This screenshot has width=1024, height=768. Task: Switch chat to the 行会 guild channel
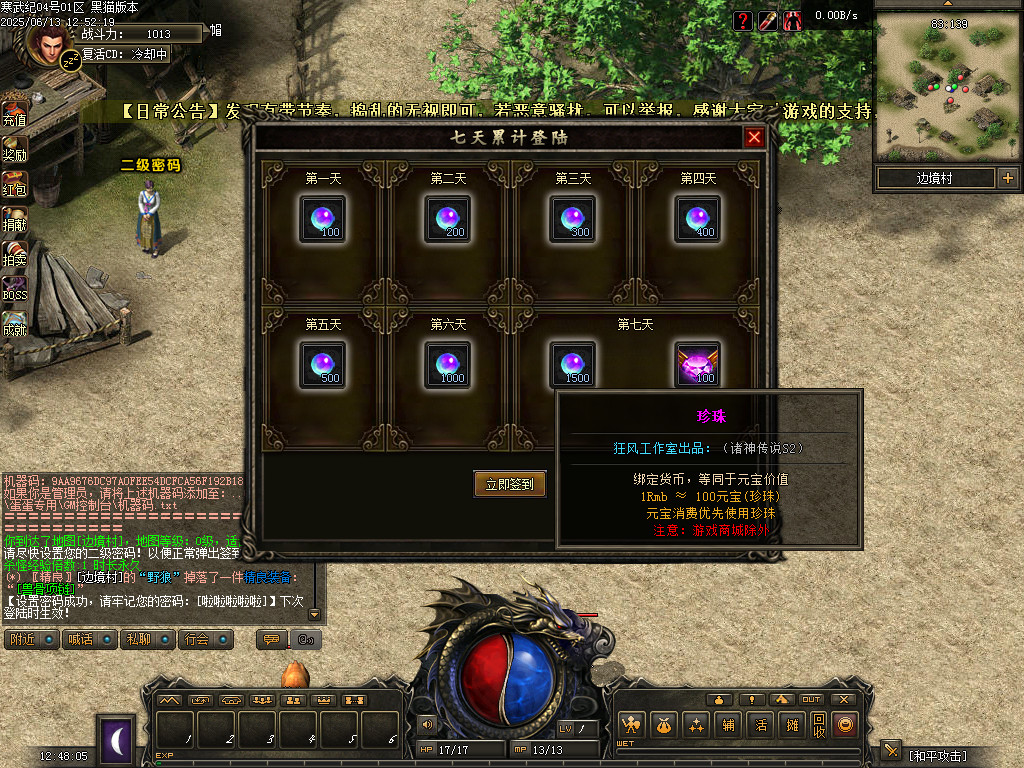[207, 639]
